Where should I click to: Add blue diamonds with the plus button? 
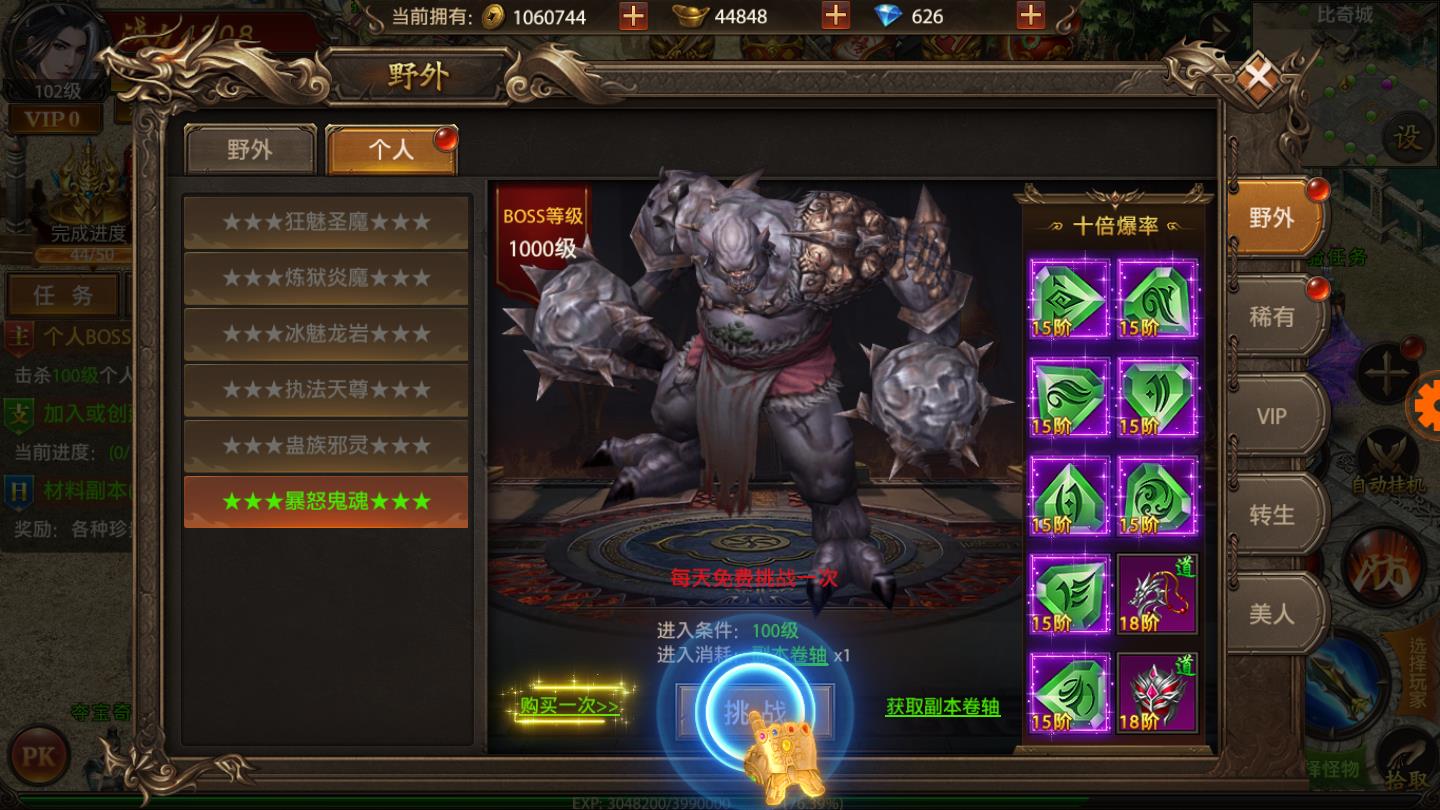click(1030, 16)
